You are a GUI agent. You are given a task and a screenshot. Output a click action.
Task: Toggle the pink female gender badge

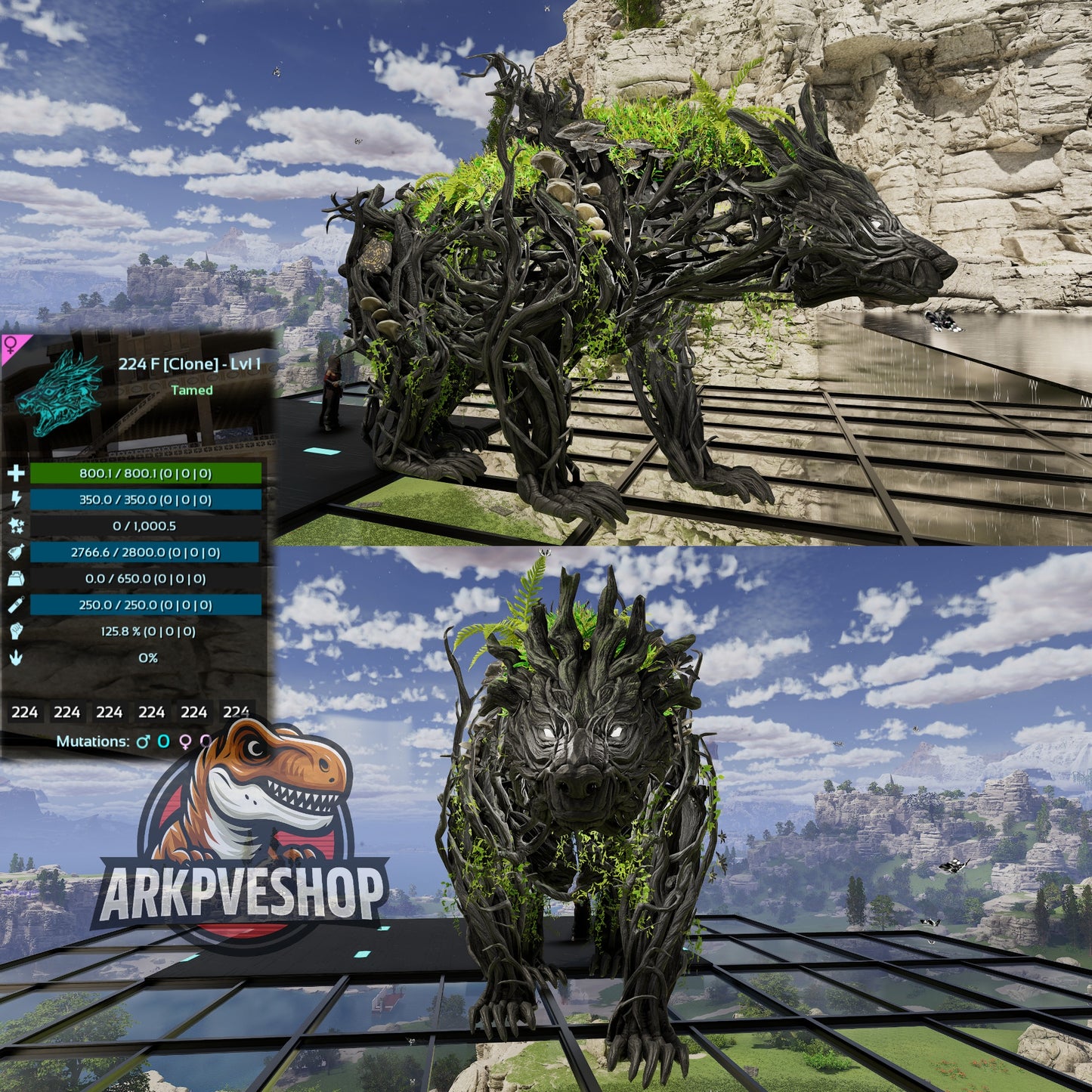coord(9,345)
